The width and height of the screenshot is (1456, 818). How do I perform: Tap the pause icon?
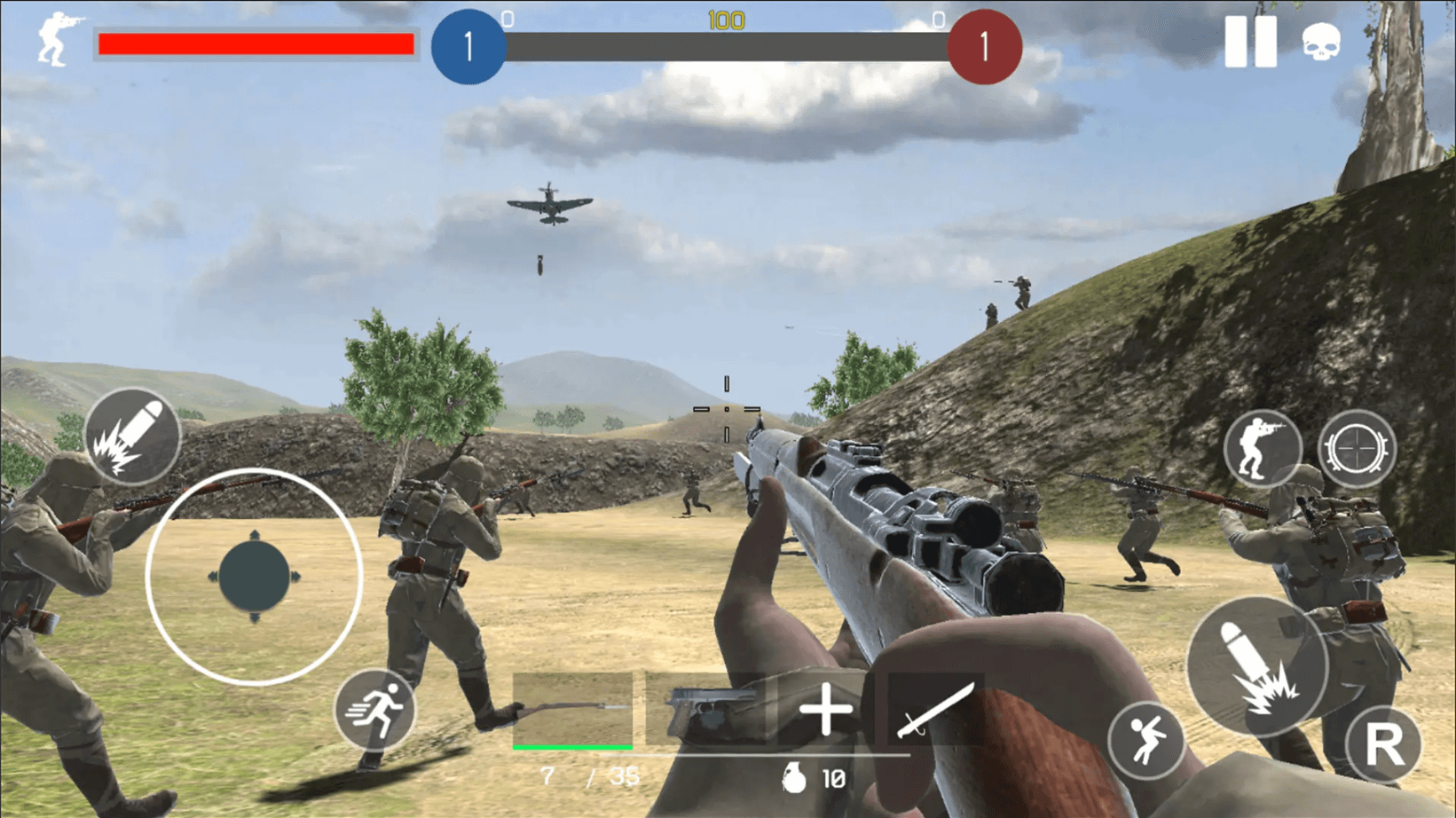1251,42
